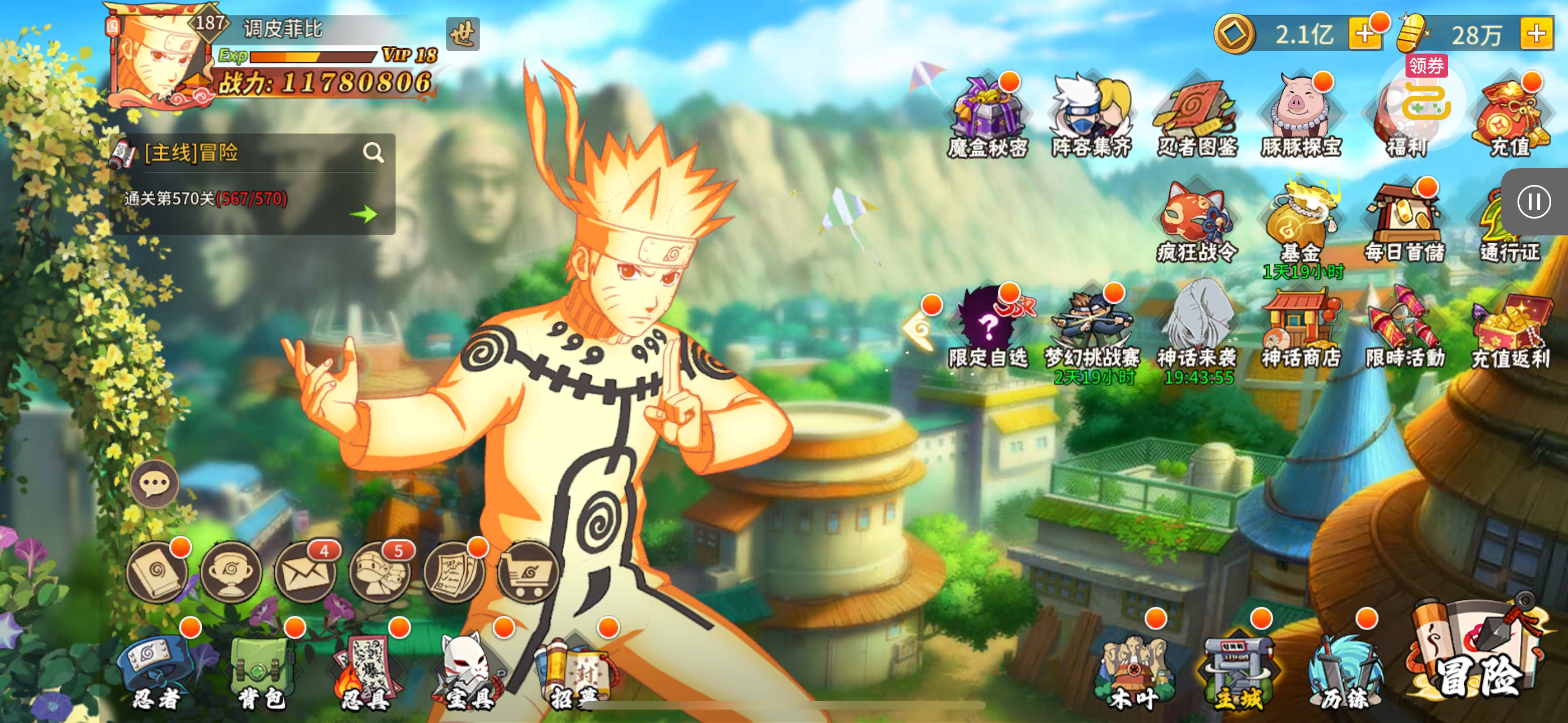Open the mail envelope icon
The height and width of the screenshot is (723, 1568).
(305, 572)
